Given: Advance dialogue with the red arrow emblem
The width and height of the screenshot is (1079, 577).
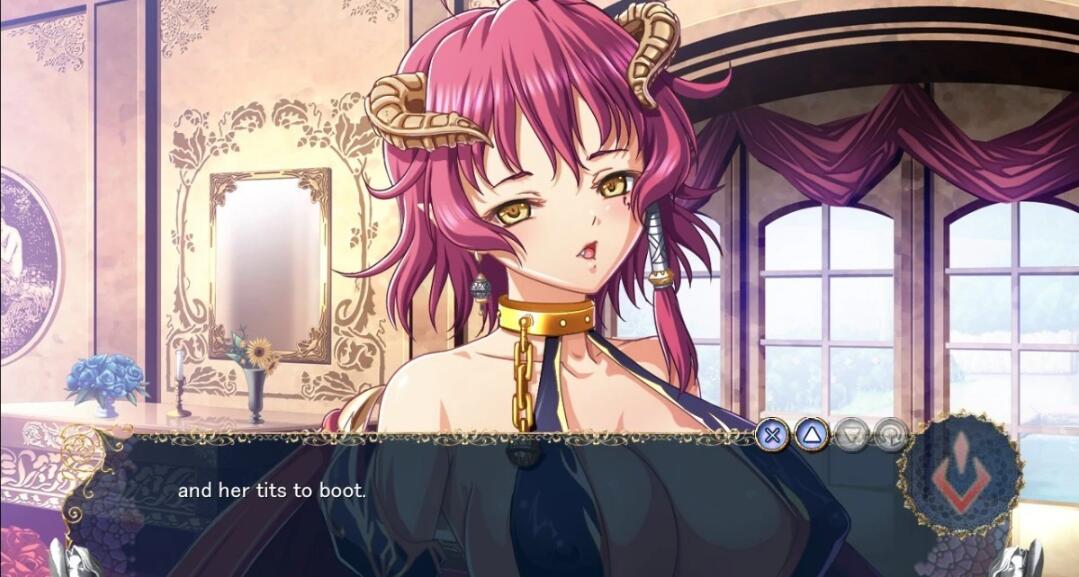Looking at the screenshot, I should (960, 475).
